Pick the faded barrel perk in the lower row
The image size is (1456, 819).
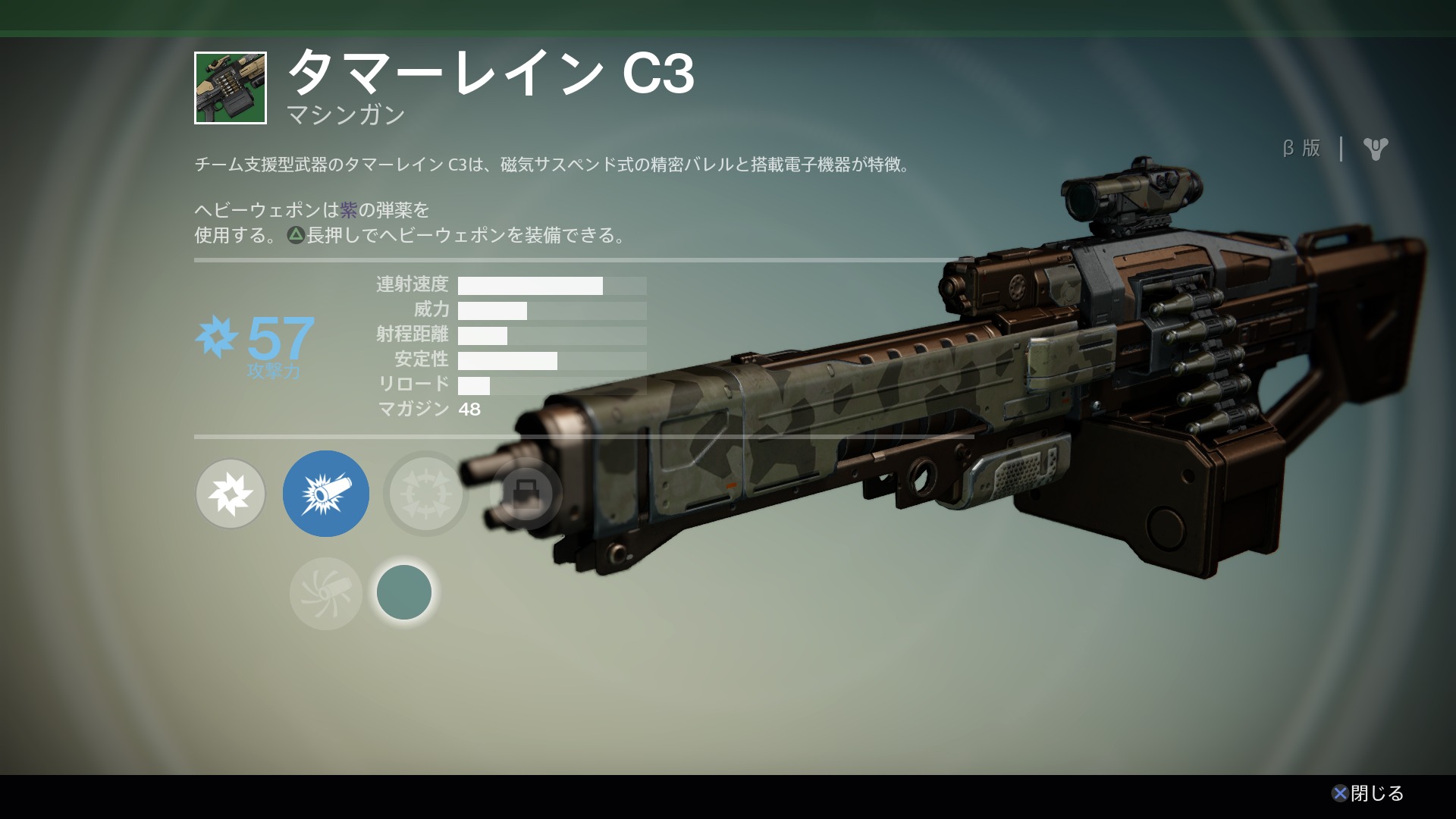point(326,593)
